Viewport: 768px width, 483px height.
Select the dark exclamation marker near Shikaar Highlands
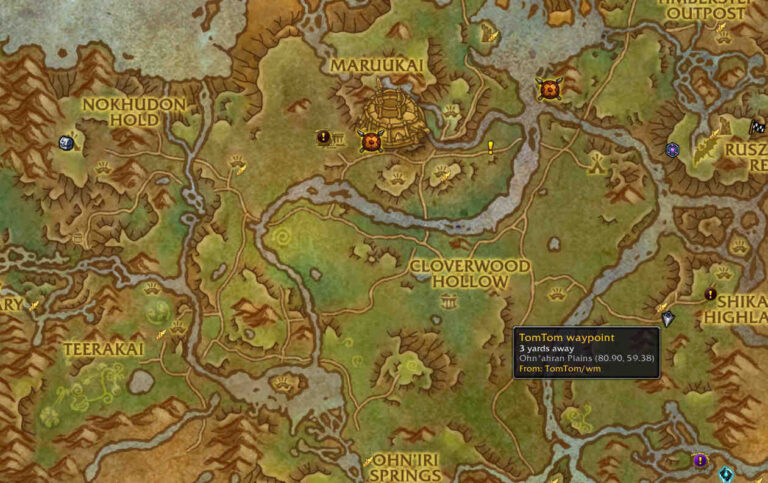(x=710, y=295)
